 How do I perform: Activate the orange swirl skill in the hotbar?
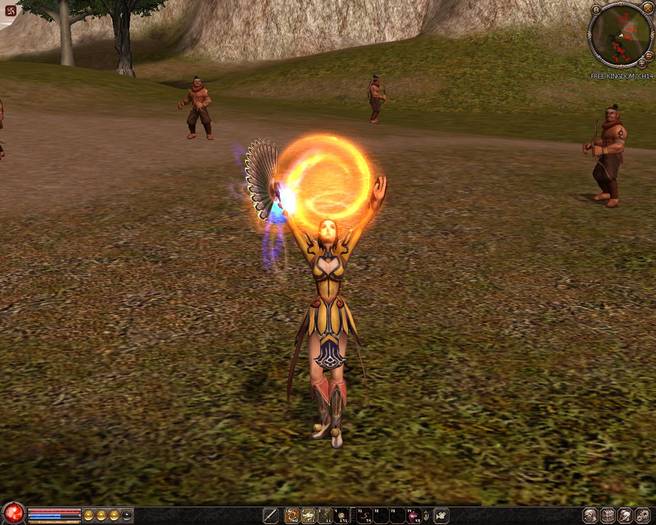[293, 516]
